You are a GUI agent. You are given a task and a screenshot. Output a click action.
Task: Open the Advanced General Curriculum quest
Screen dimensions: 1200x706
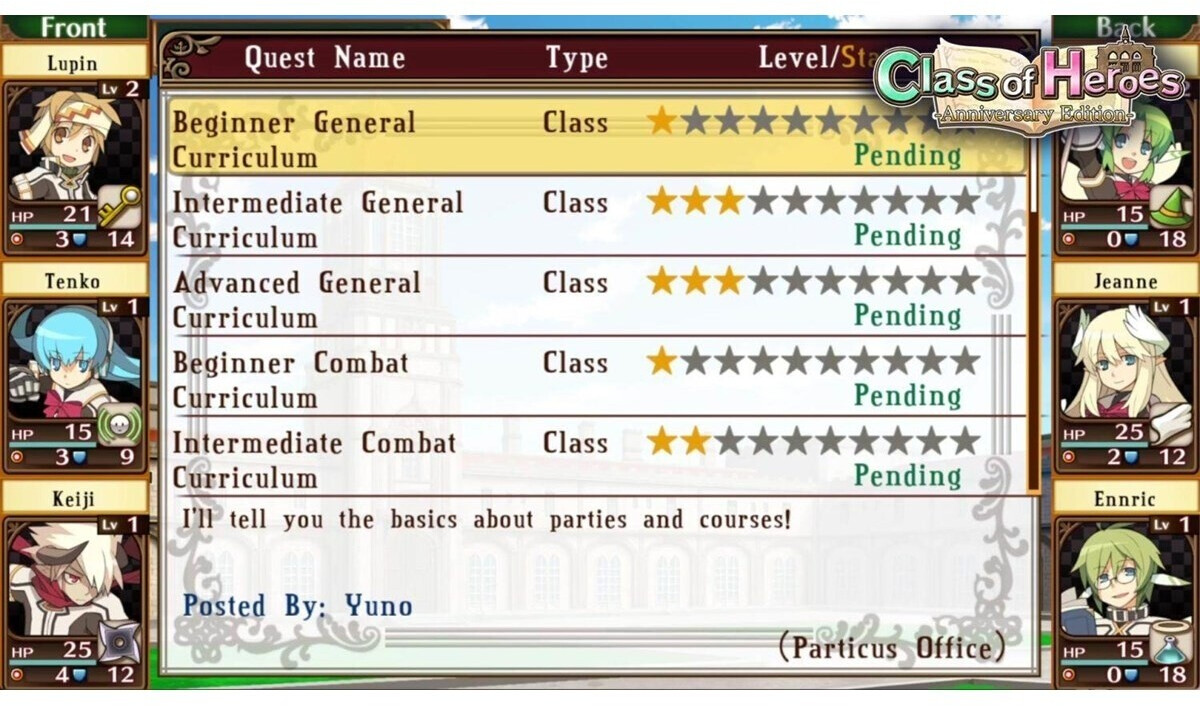(x=595, y=298)
